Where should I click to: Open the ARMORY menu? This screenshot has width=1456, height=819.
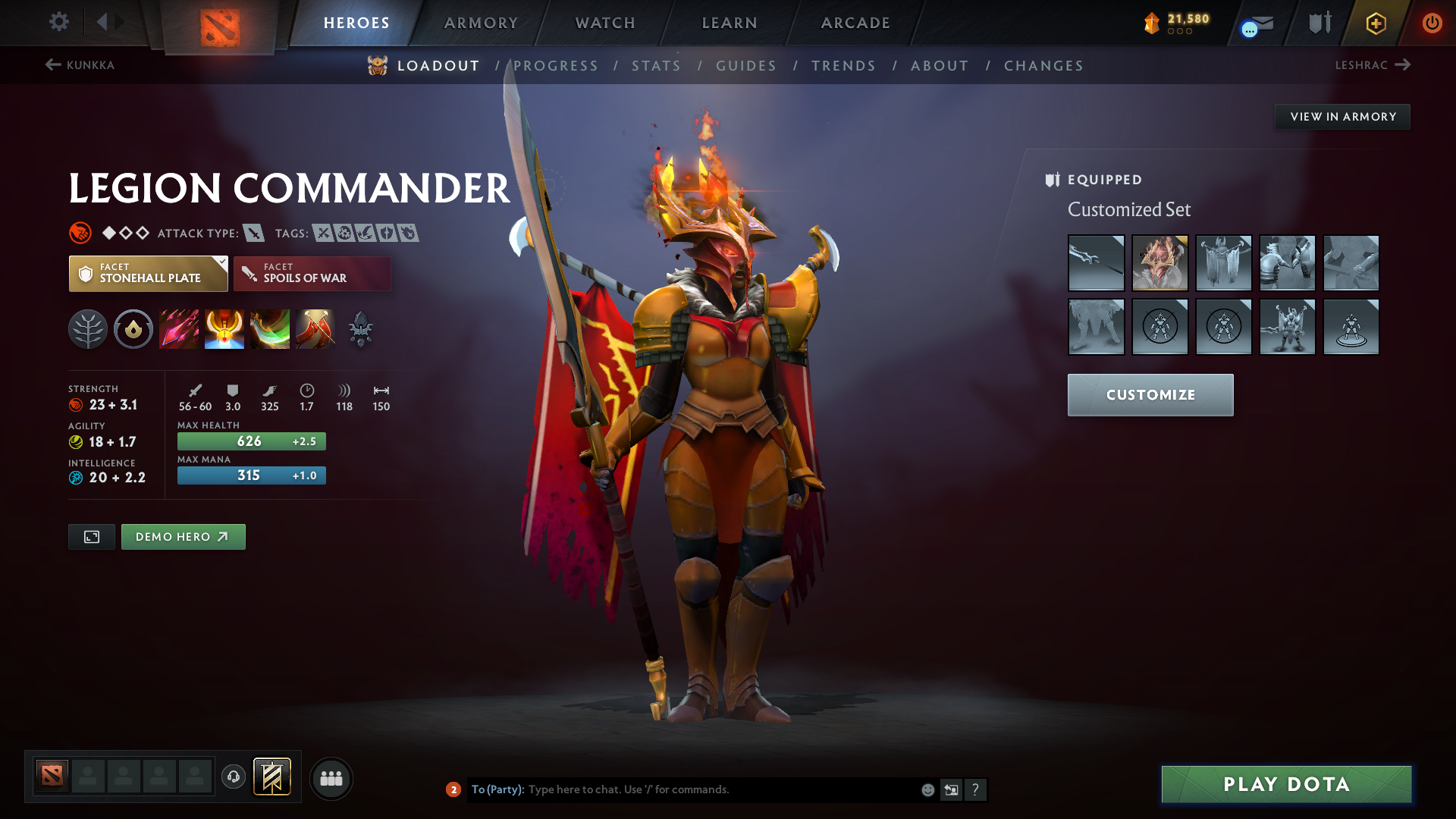(481, 23)
